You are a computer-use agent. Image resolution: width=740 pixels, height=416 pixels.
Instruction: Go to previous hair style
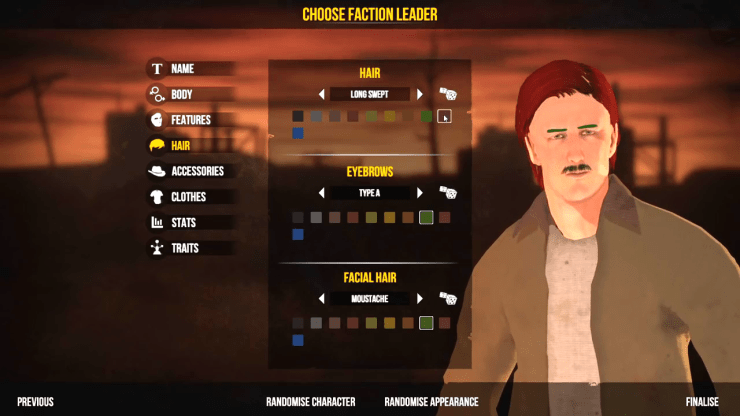[x=322, y=94]
